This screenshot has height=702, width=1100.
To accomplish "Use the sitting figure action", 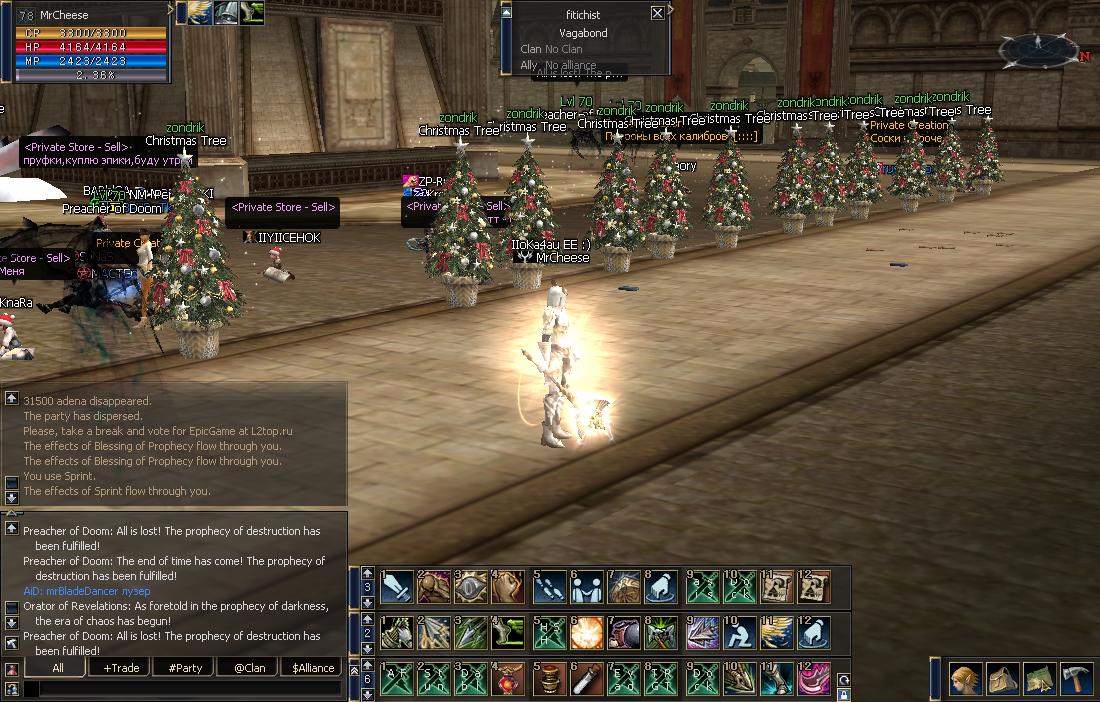I will 741,633.
